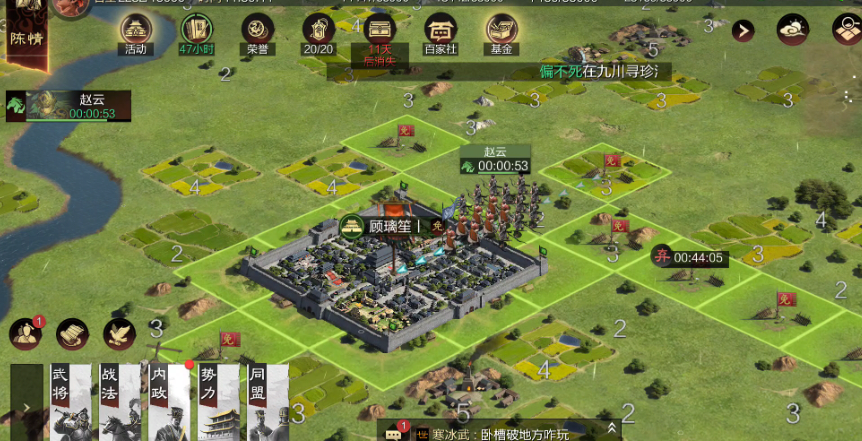Collapse the bottom menu with the arrow tab
The width and height of the screenshot is (862, 441).
pyautogui.click(x=25, y=404)
